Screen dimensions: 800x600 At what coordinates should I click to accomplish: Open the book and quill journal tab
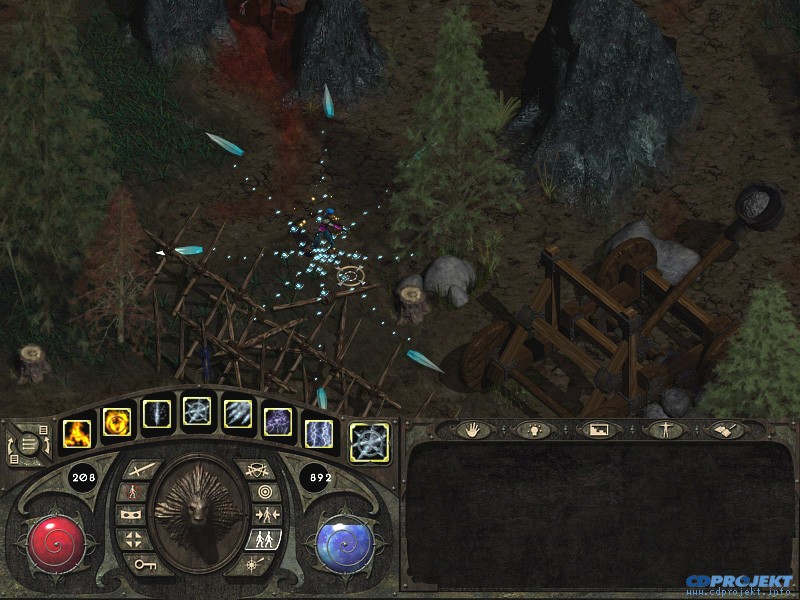(x=724, y=430)
